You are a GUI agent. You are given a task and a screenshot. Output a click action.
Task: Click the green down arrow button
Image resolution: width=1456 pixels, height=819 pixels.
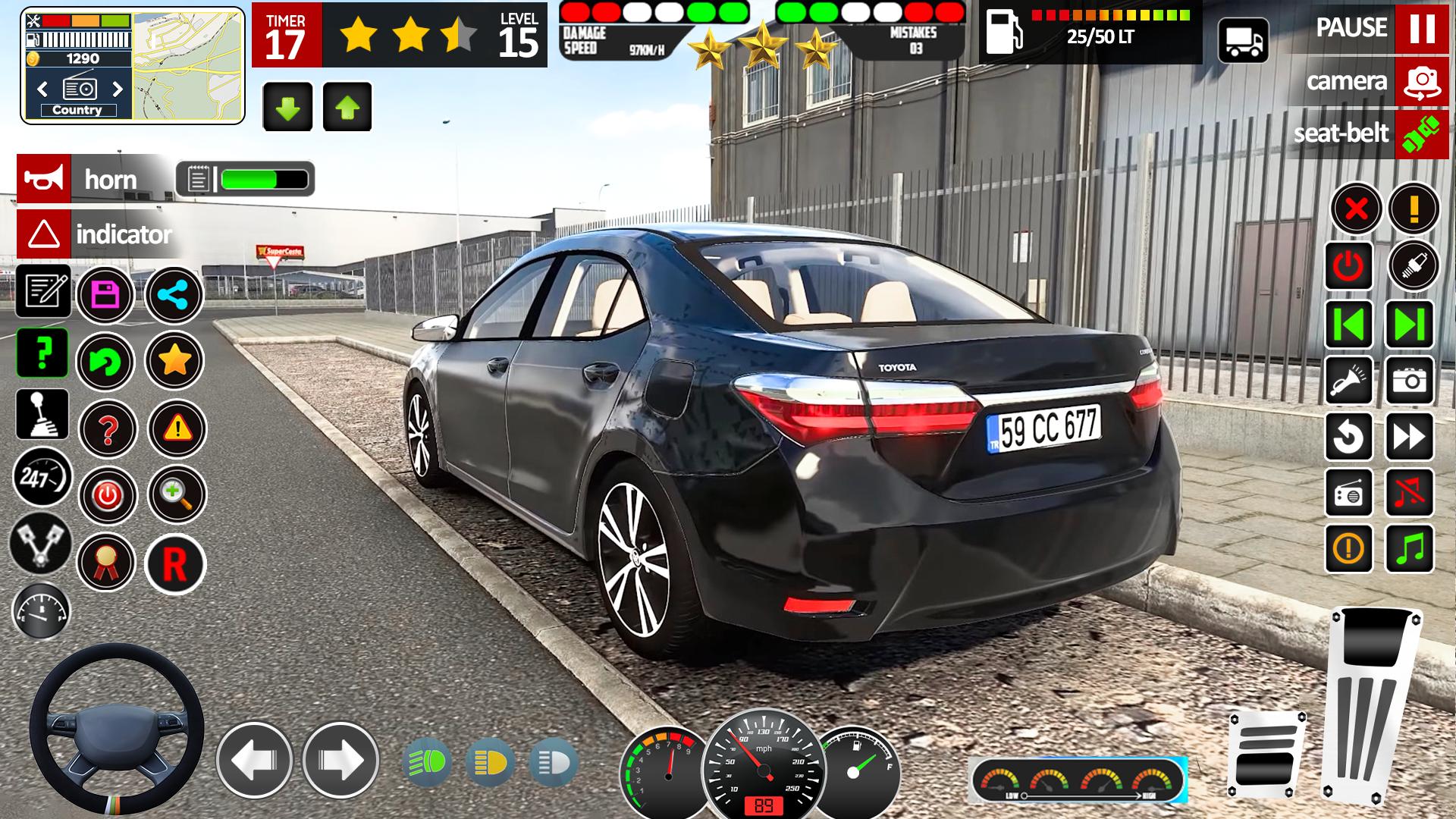(287, 107)
